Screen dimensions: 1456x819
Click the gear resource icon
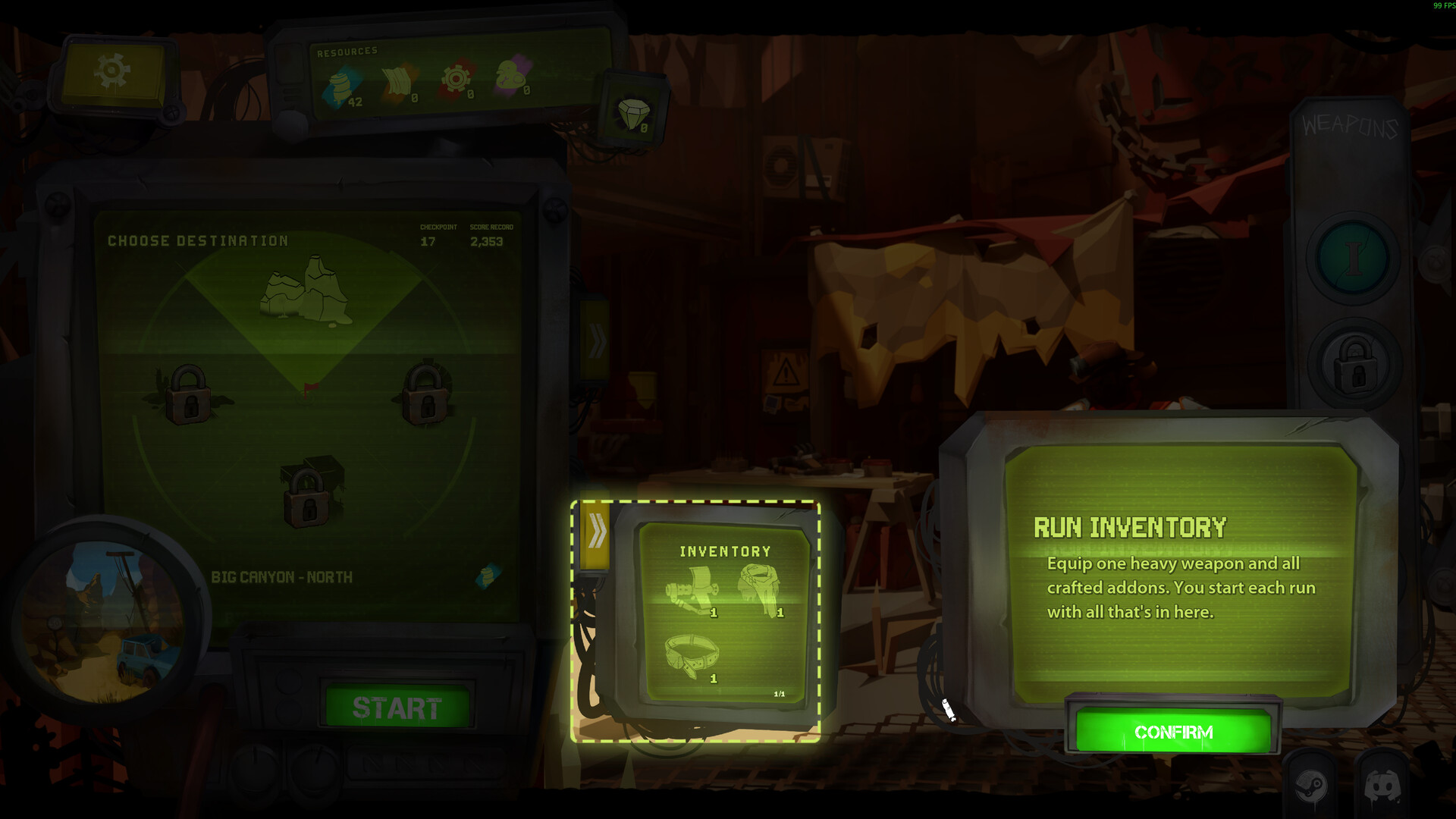pos(456,78)
